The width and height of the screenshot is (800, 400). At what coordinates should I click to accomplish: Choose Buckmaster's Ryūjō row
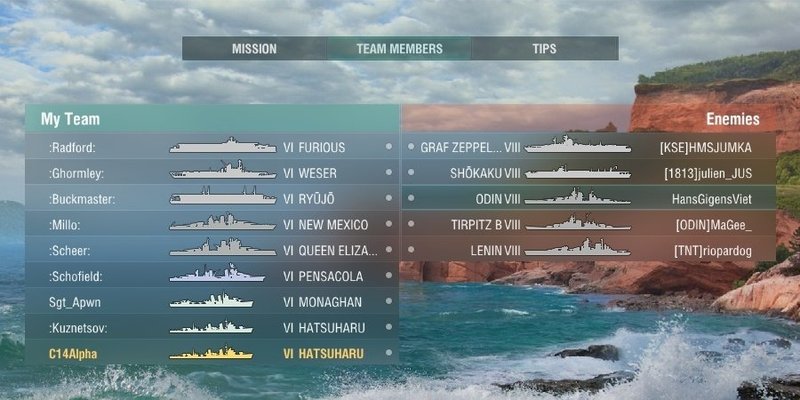click(x=212, y=199)
